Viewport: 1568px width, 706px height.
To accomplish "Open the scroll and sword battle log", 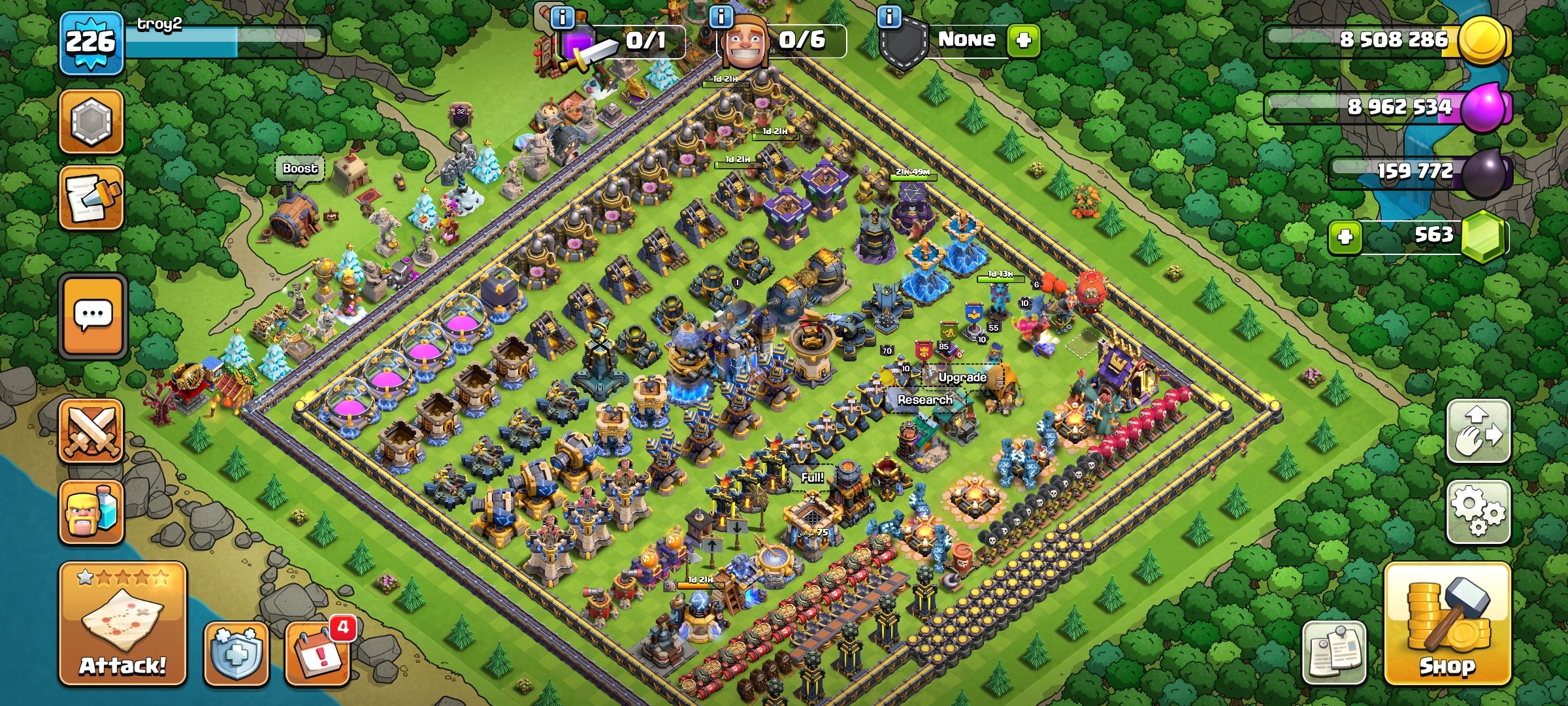I will coord(91,197).
